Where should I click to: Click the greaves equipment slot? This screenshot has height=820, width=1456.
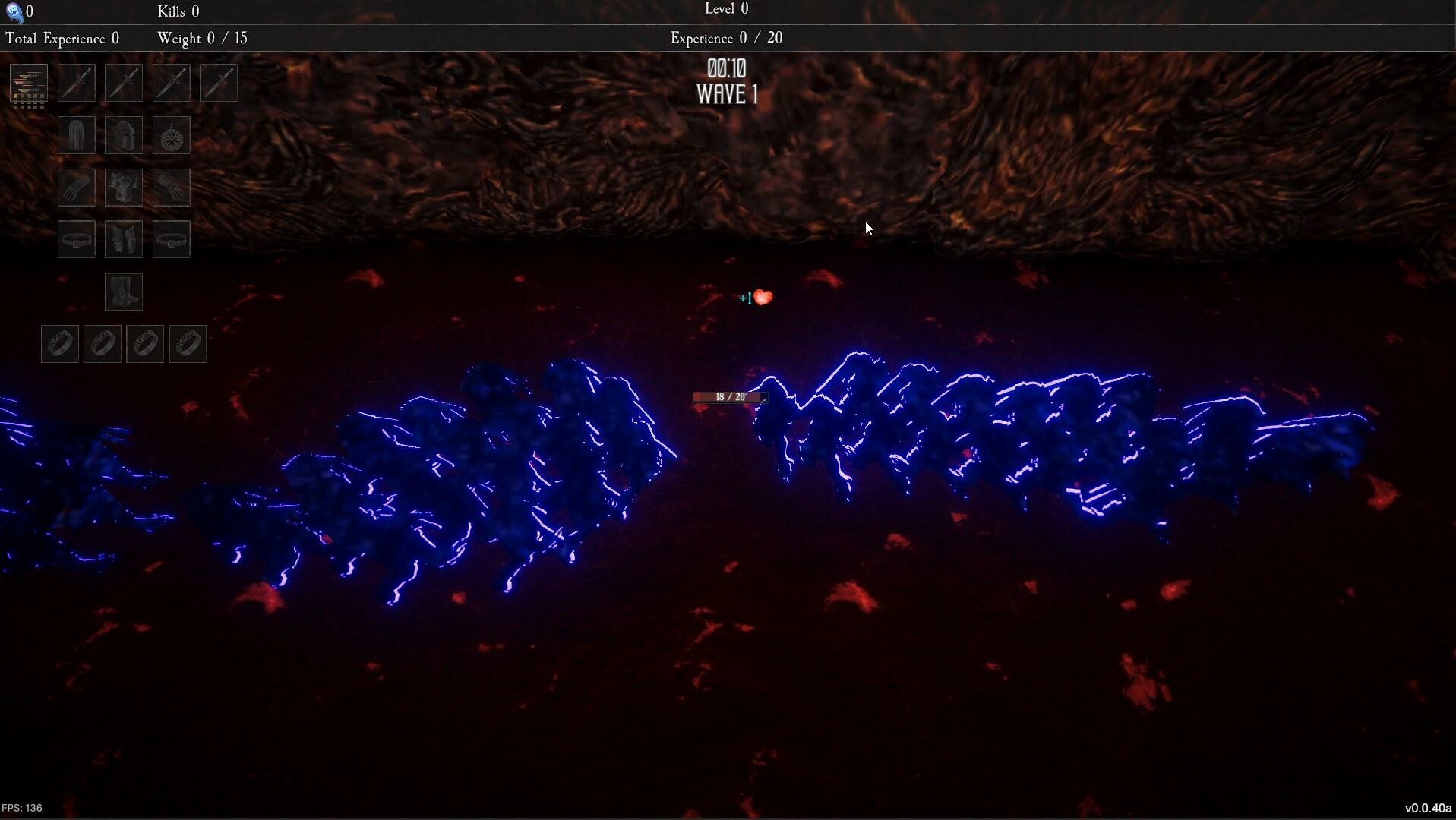(x=124, y=238)
